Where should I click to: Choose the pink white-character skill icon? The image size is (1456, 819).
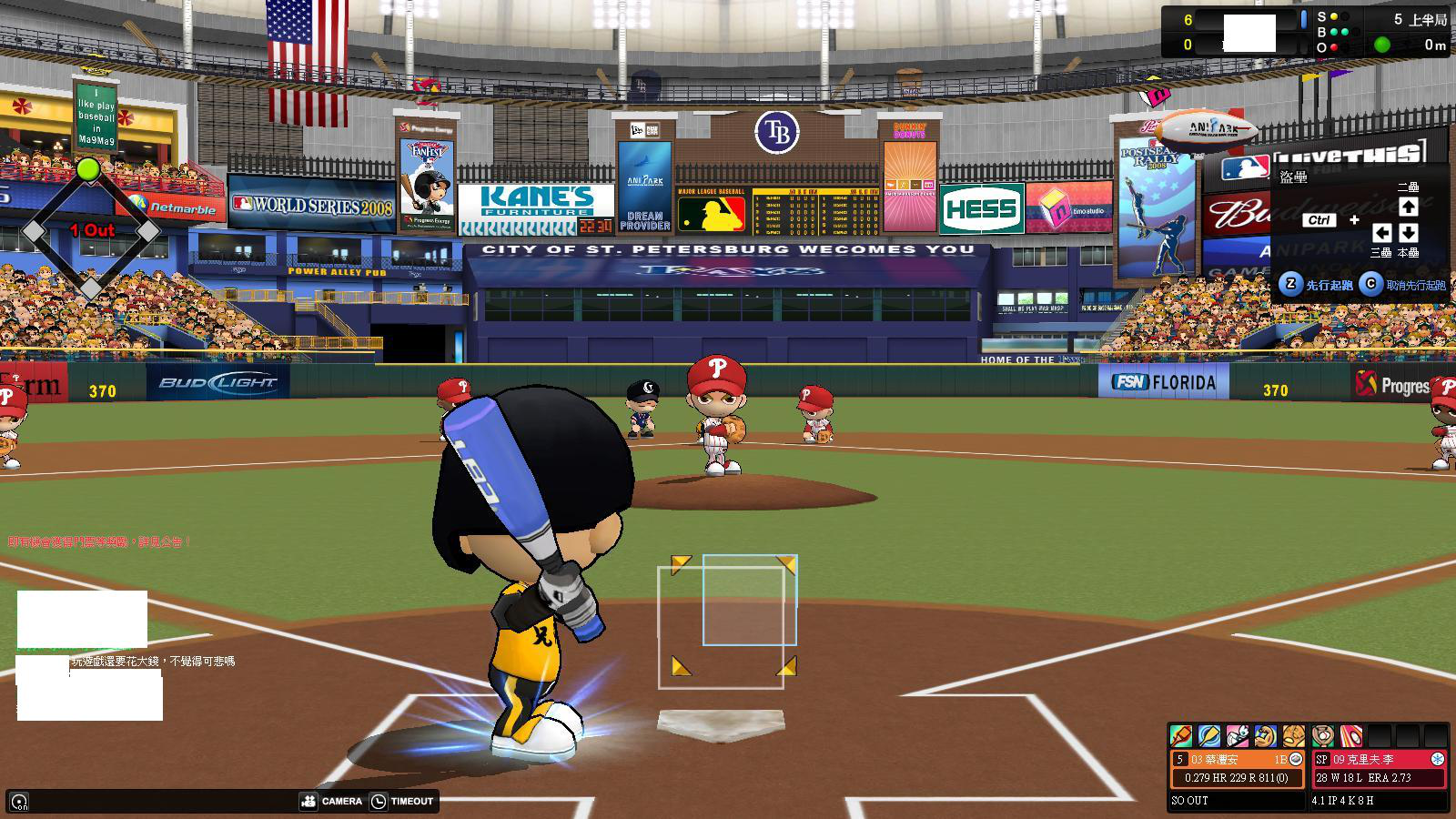pos(1238,735)
